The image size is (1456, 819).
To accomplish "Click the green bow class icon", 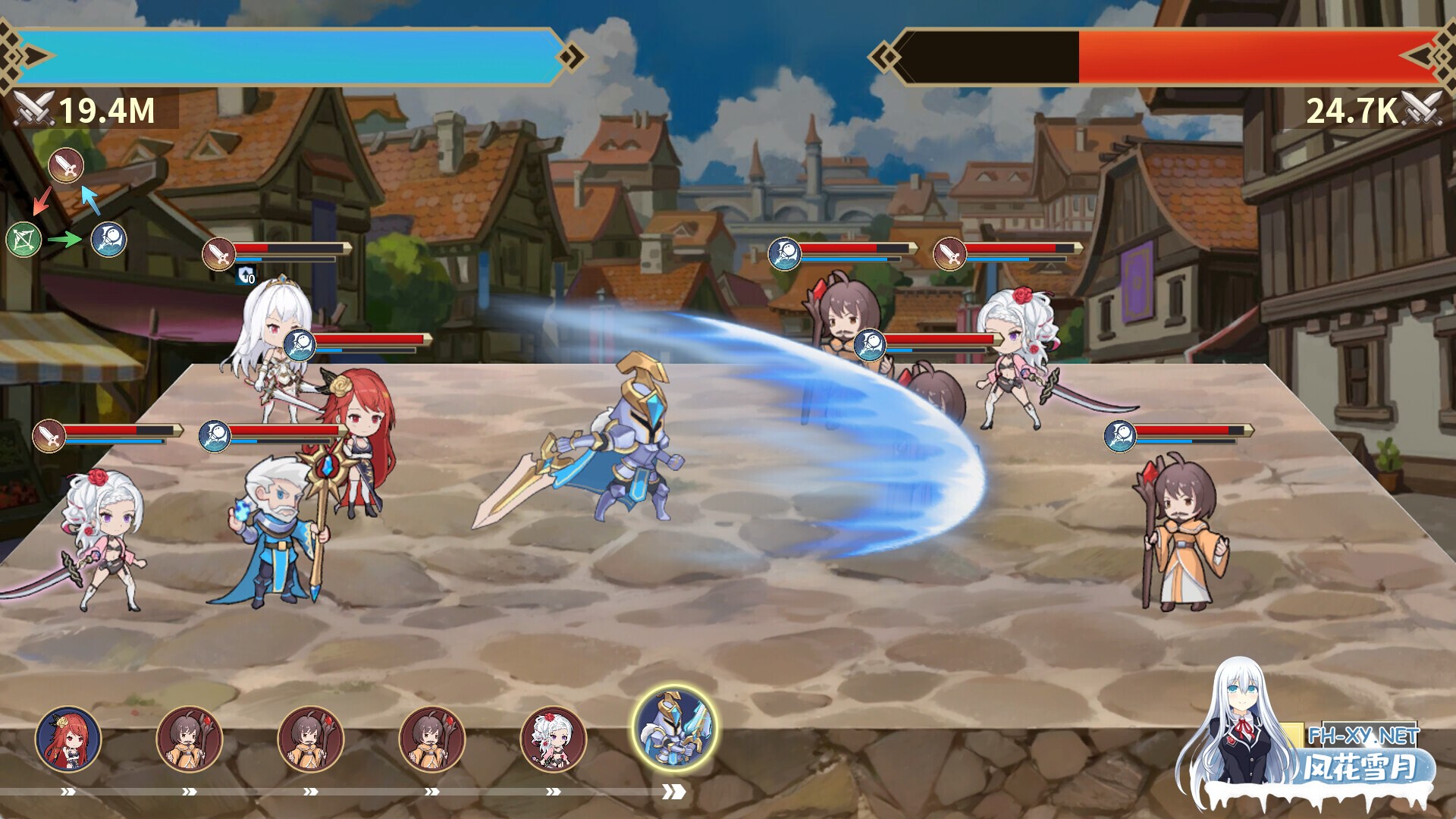I will click(24, 240).
